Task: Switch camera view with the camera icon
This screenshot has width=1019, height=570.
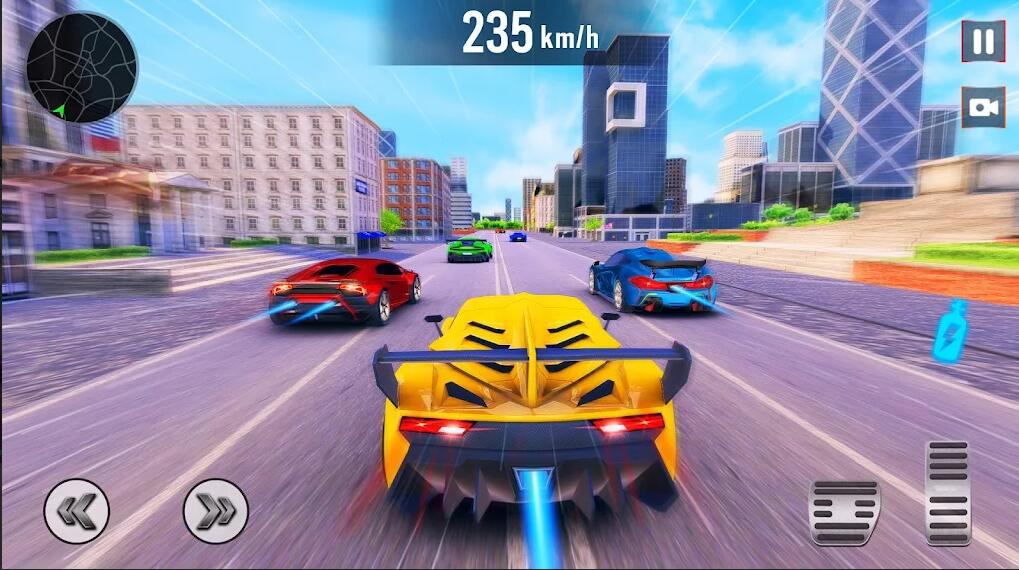Action: tap(983, 107)
